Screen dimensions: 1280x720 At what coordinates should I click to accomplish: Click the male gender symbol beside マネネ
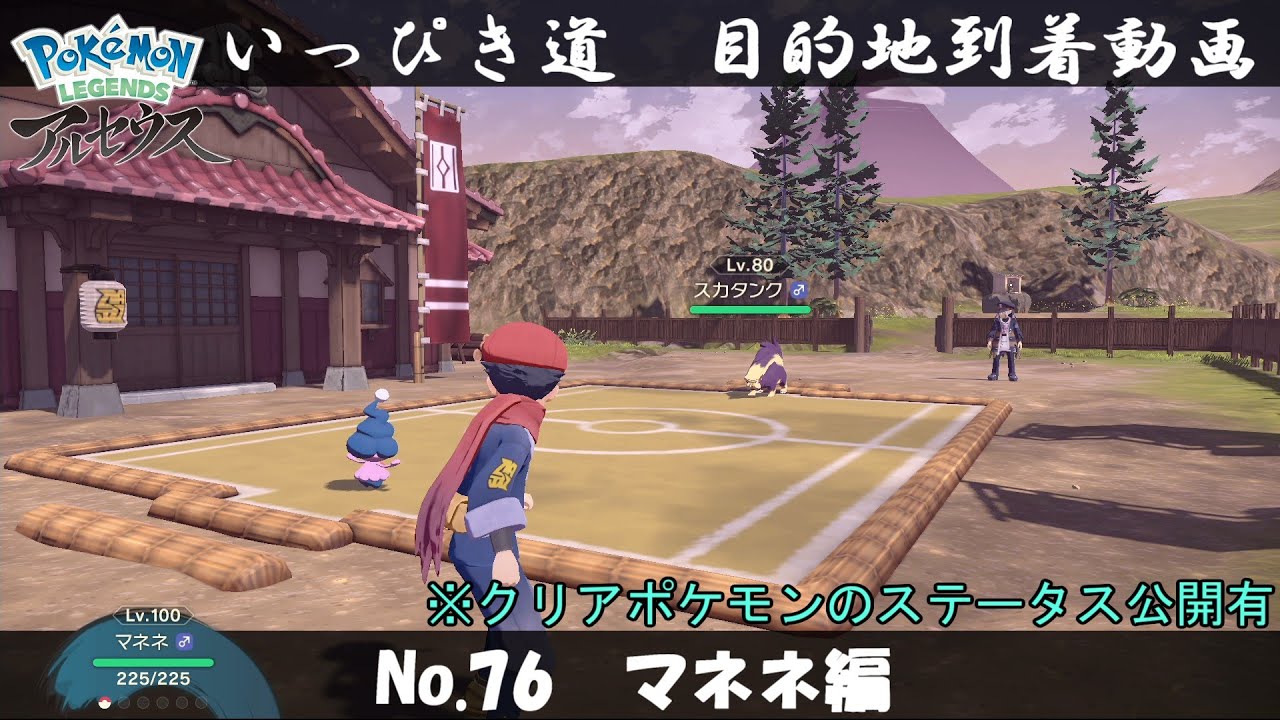click(184, 641)
